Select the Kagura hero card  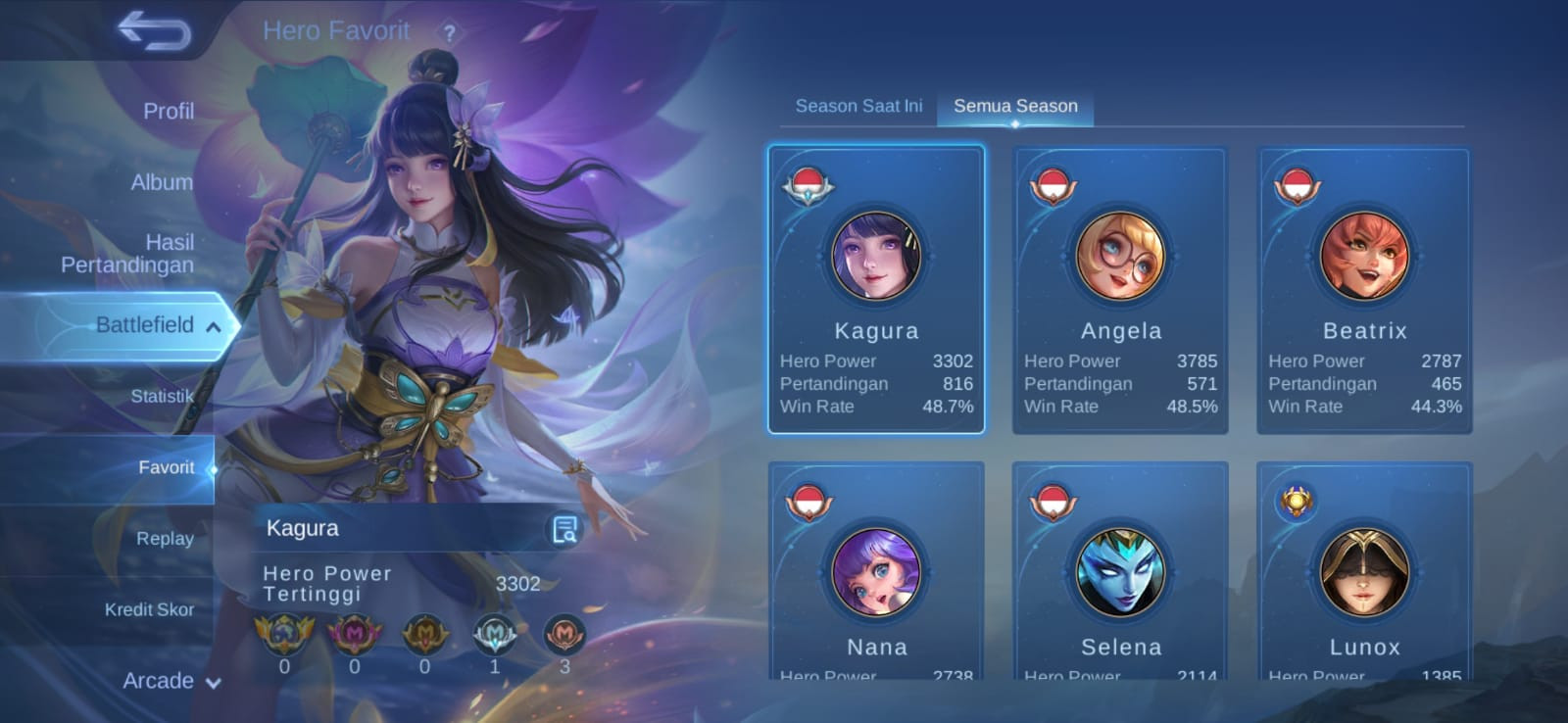click(876, 289)
